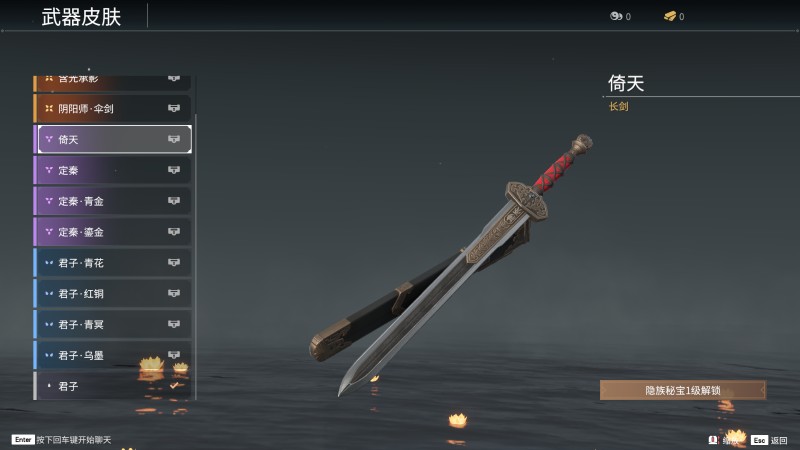Select the plain 定秦 skin entry
The width and height of the screenshot is (800, 450).
pos(112,170)
